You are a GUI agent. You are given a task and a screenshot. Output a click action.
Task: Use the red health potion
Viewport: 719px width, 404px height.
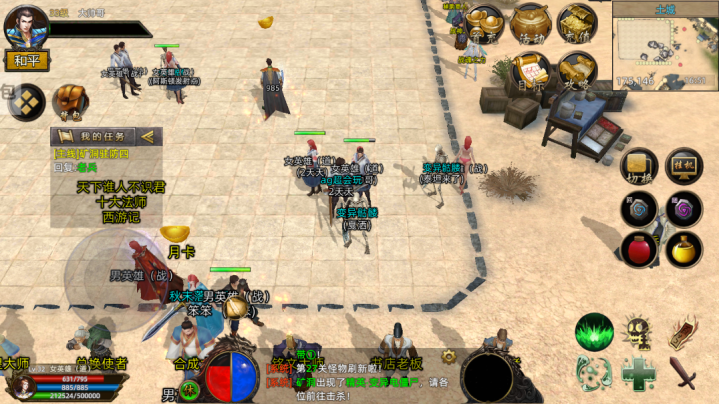click(x=638, y=247)
